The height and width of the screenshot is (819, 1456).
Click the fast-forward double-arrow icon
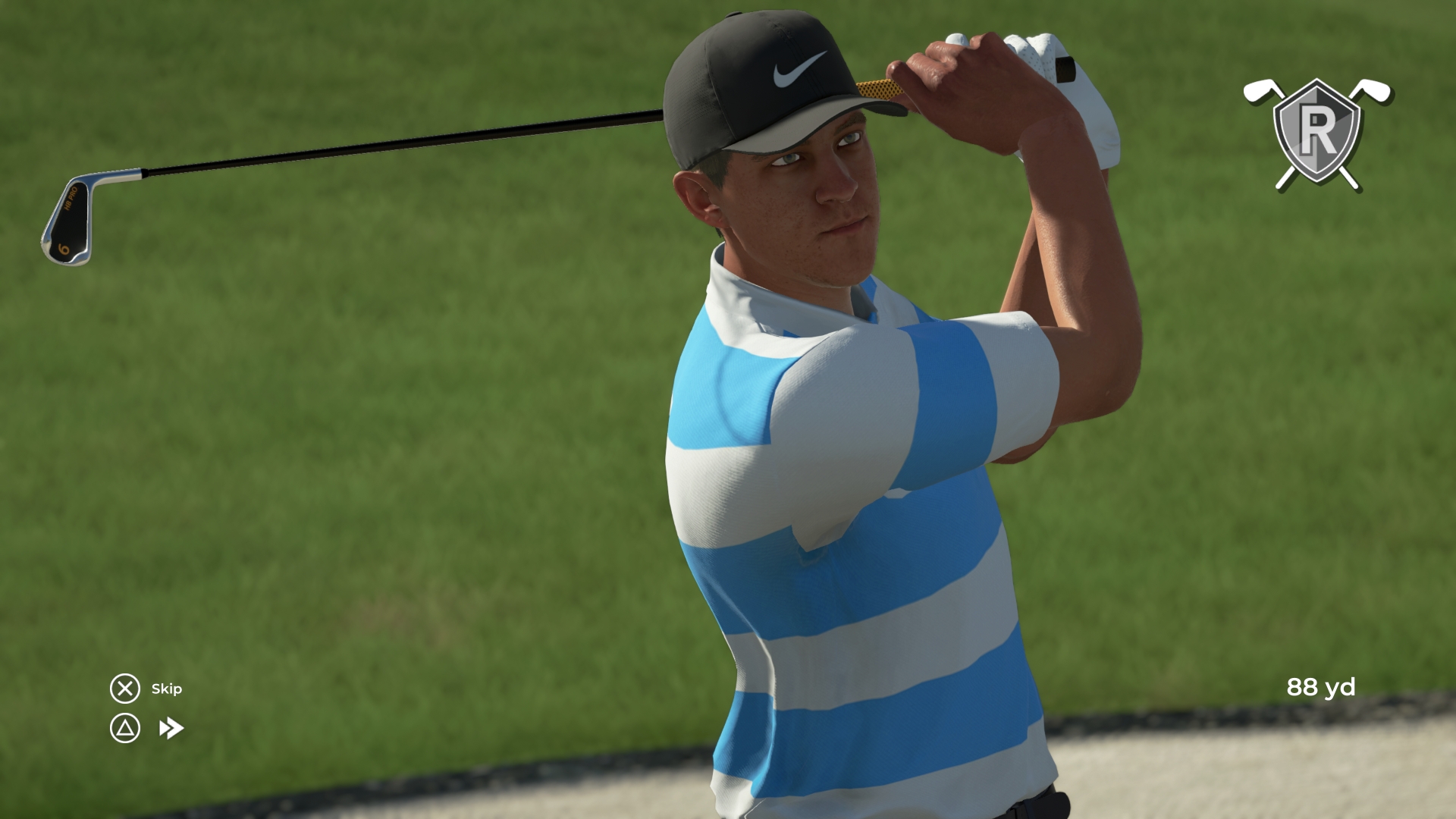[173, 727]
